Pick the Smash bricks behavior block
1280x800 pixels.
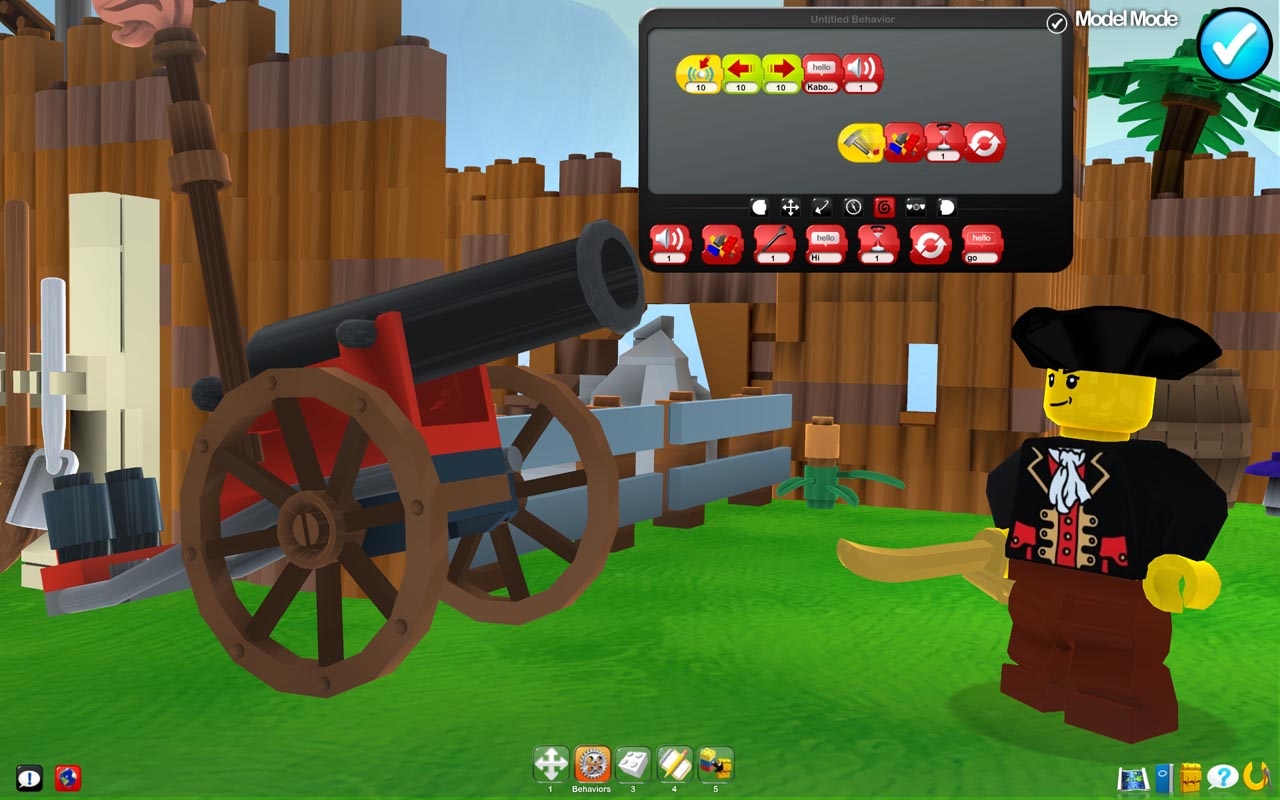coord(720,243)
